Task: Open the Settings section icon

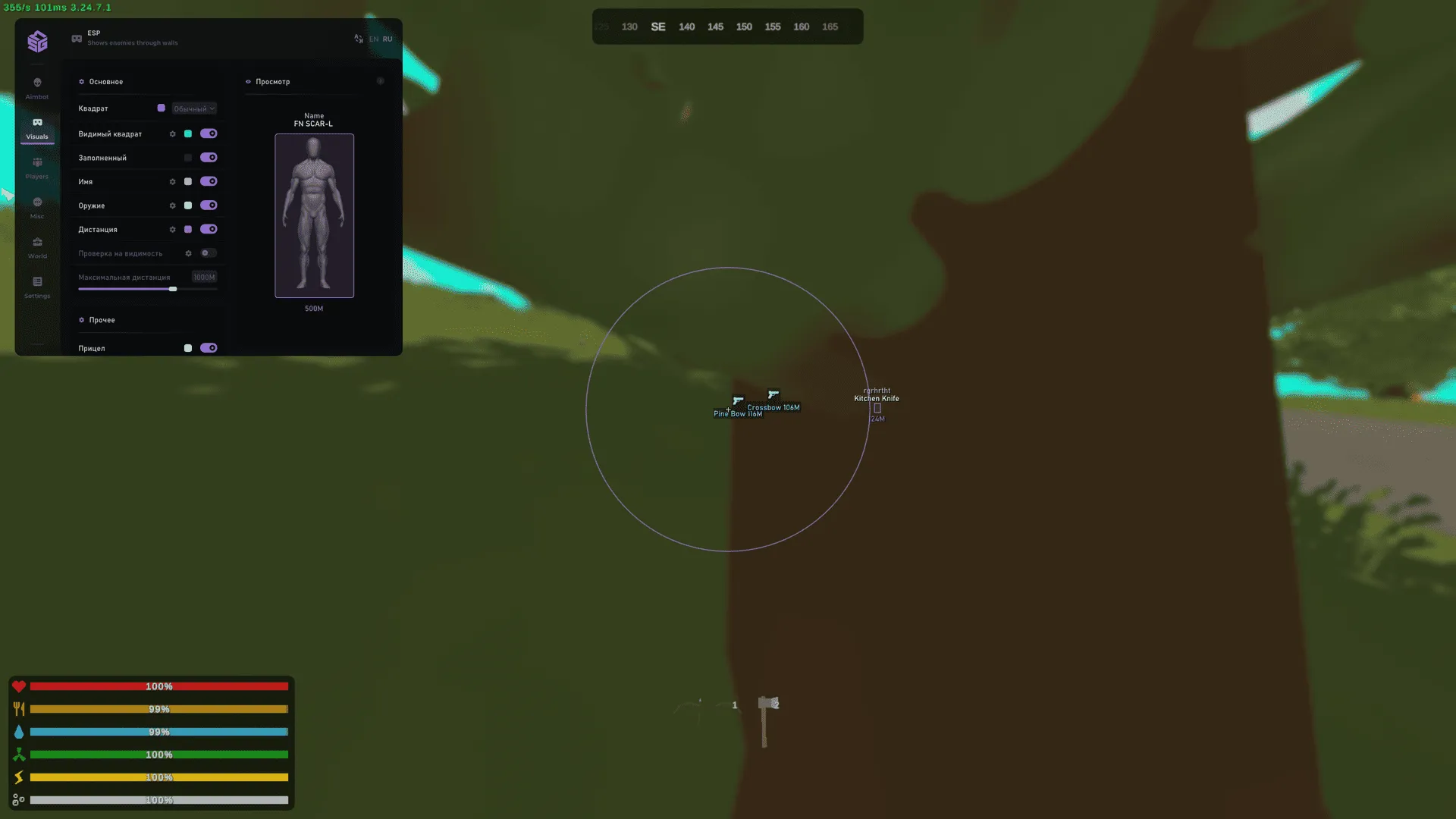Action: [x=37, y=282]
